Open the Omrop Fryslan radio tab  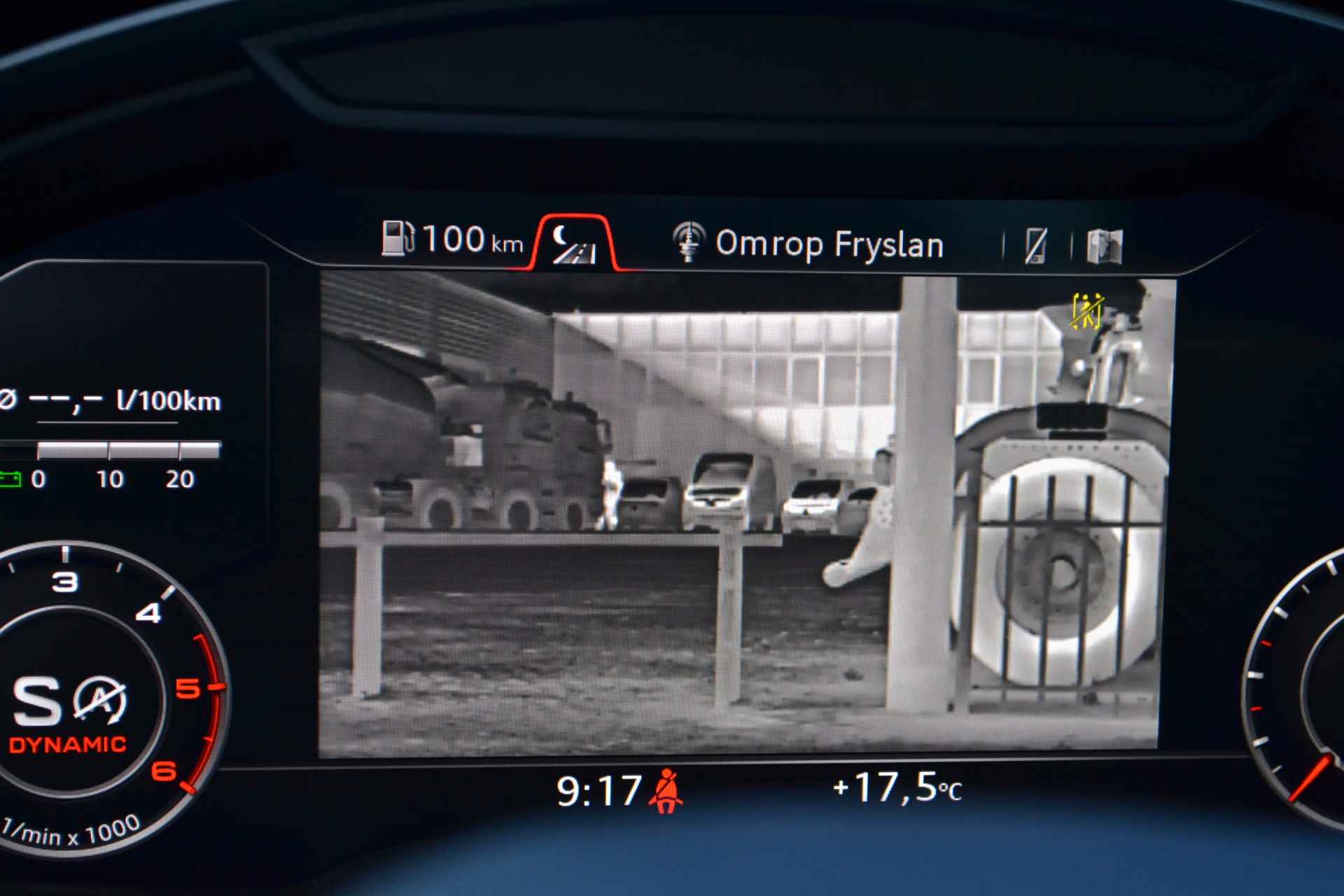(x=808, y=244)
